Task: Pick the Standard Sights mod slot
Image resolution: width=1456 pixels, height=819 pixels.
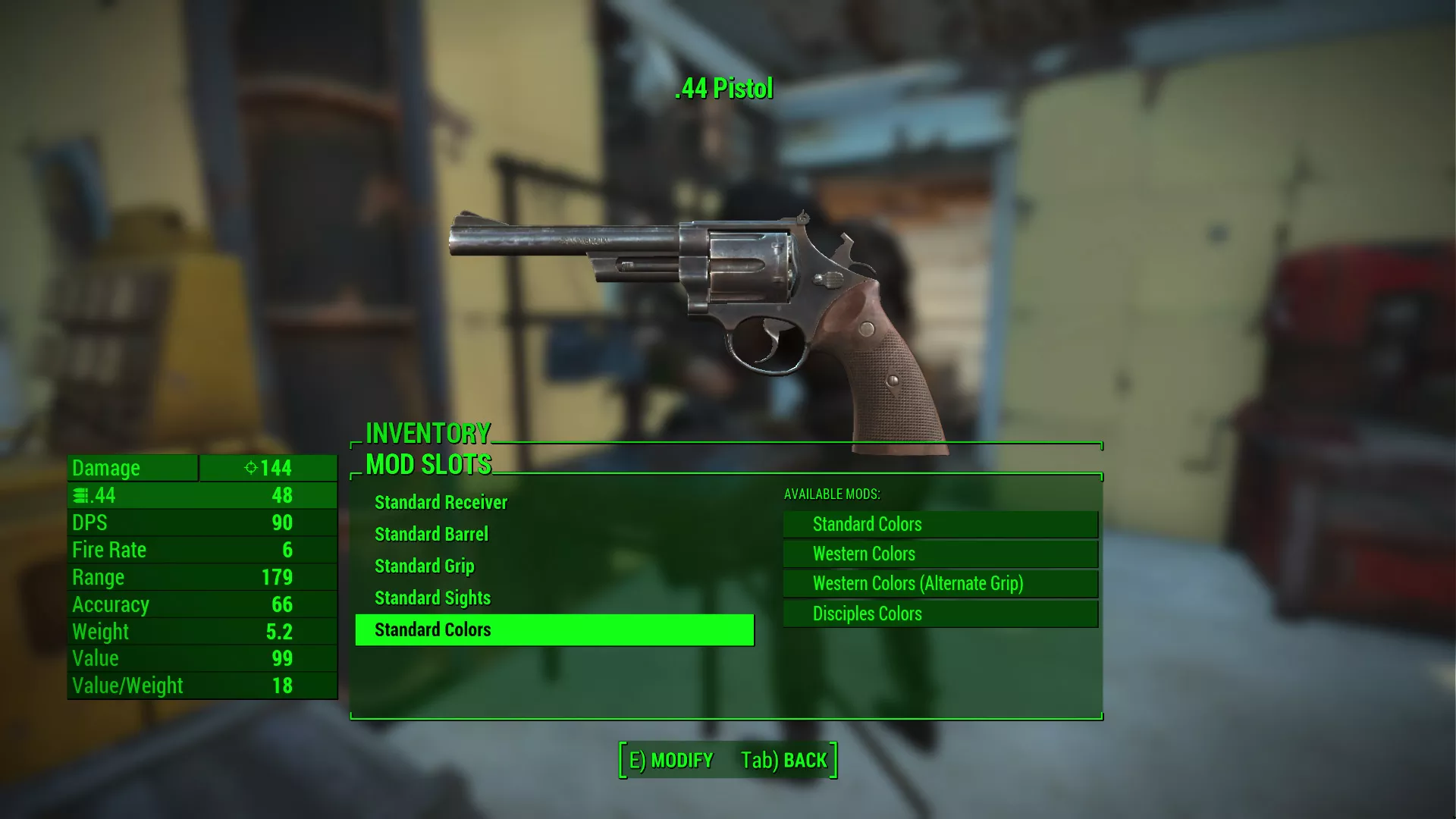Action: [x=432, y=598]
